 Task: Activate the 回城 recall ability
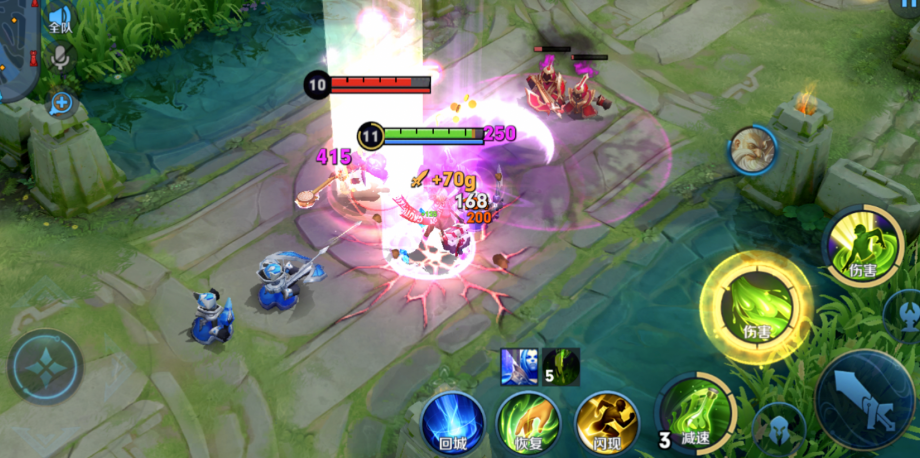click(453, 420)
